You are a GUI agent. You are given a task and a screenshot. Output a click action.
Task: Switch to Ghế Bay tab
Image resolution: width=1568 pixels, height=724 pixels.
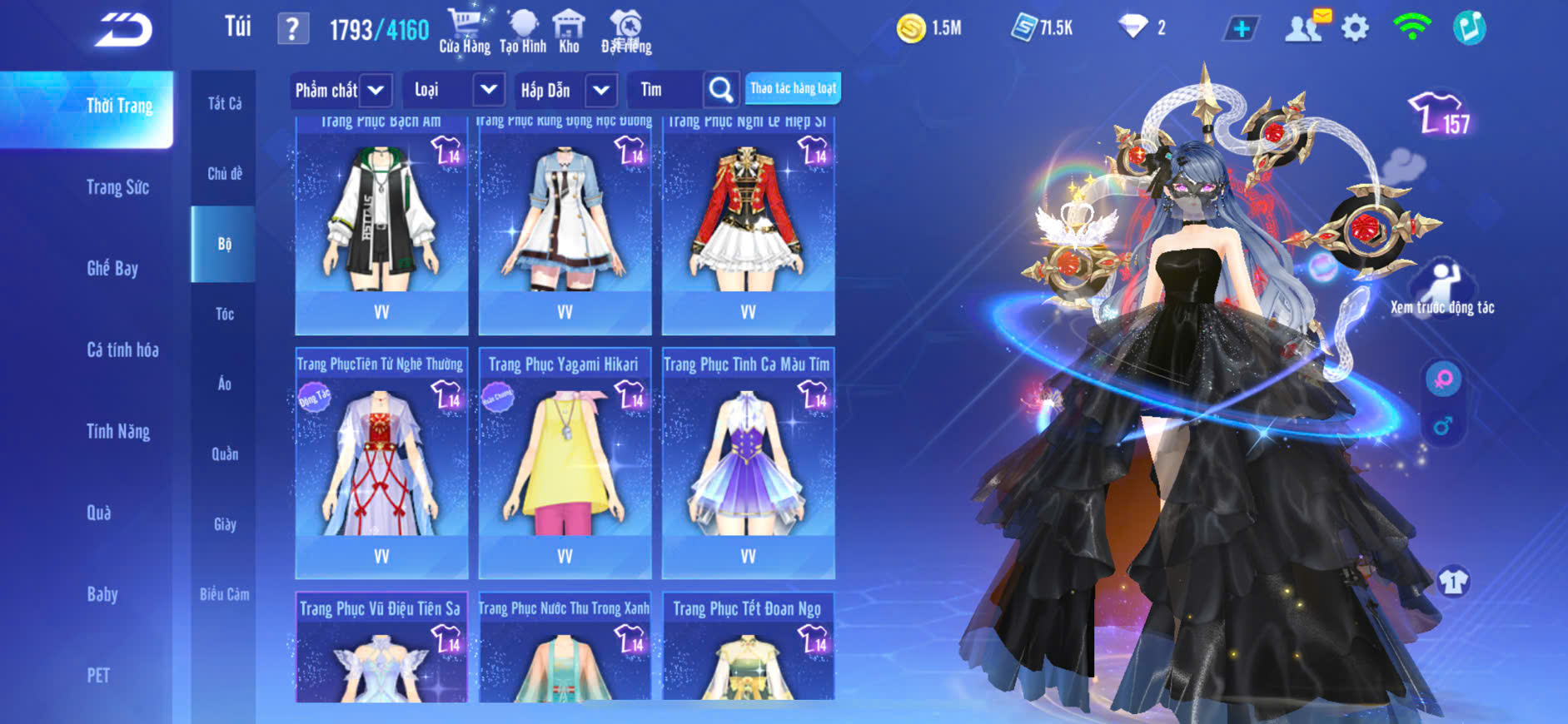112,268
